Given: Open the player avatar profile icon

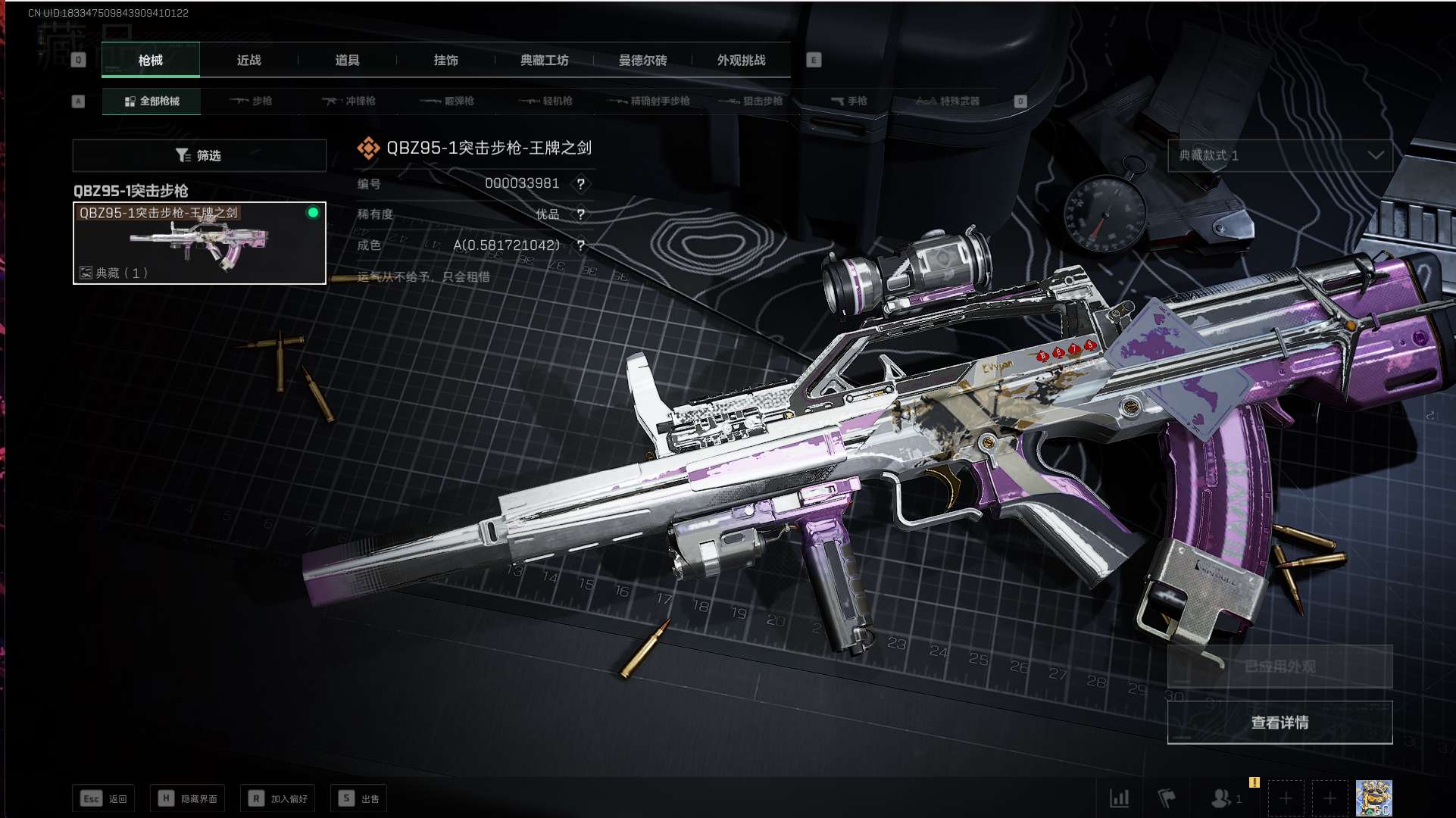Looking at the screenshot, I should click(x=1373, y=798).
